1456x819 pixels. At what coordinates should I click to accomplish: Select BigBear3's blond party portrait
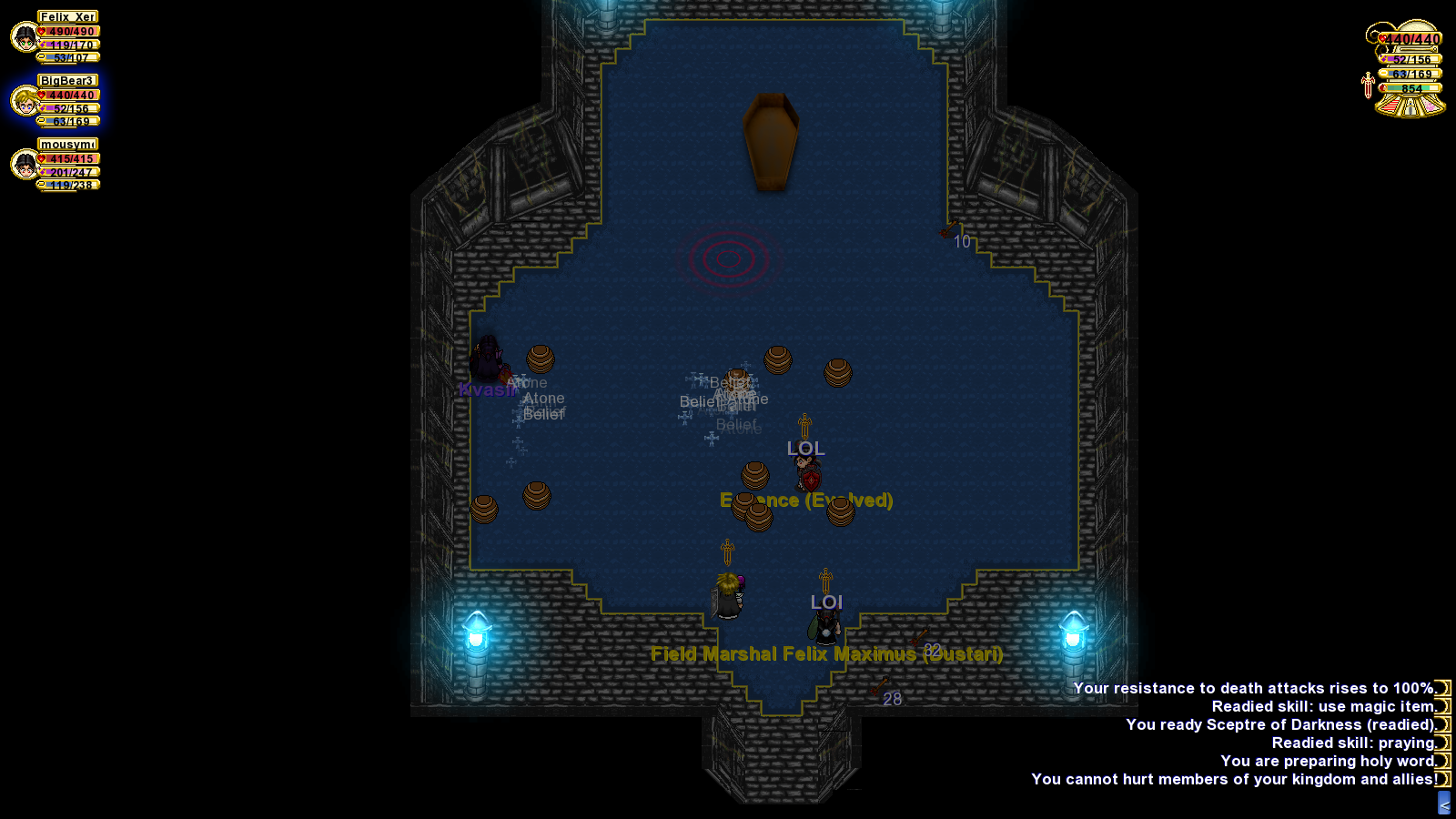[x=25, y=101]
